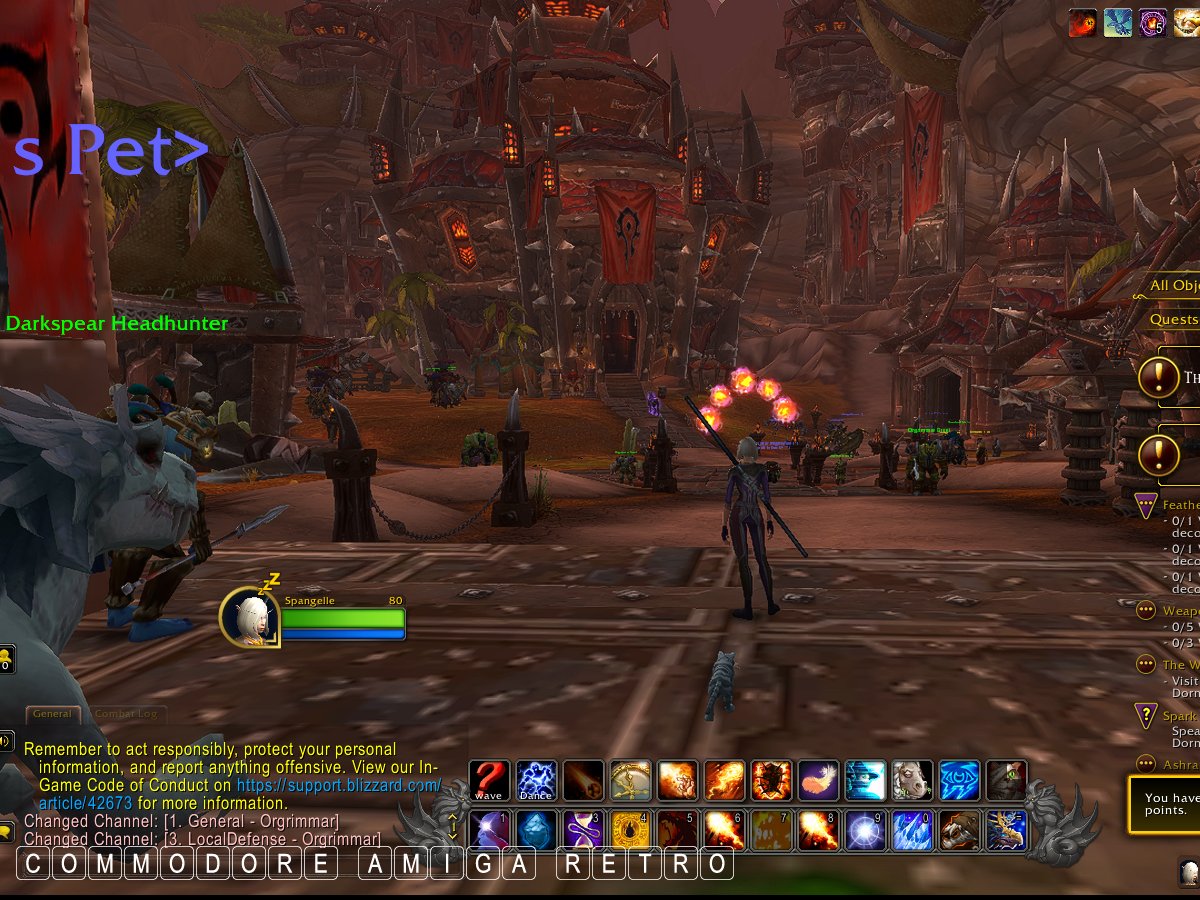Open the Quests header in objective tracker

pyautogui.click(x=1174, y=319)
